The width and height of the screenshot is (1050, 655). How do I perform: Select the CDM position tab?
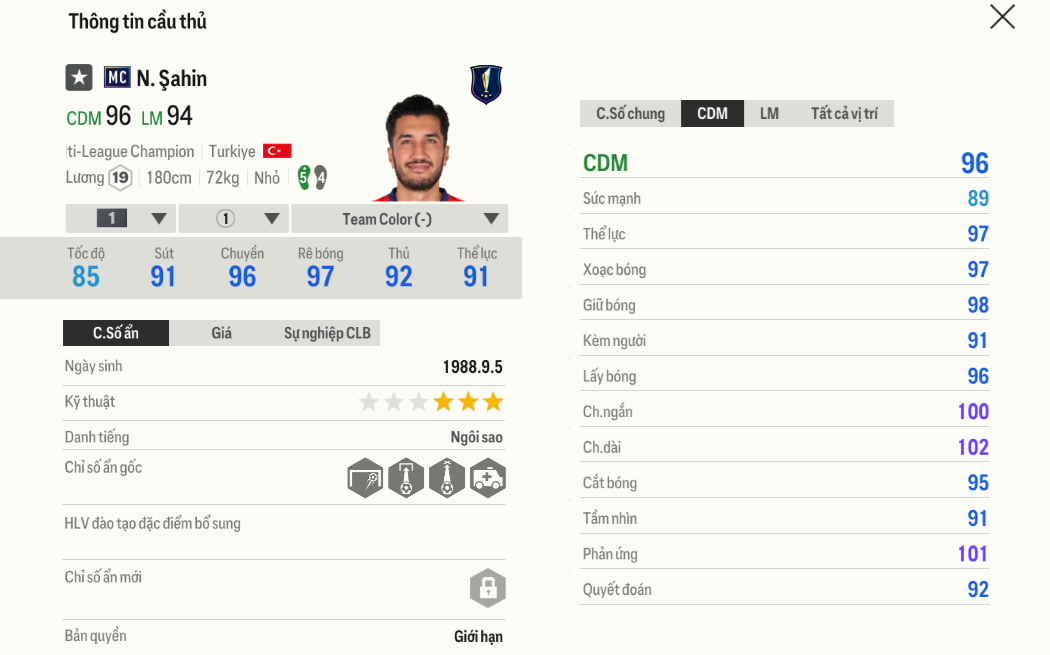(x=712, y=114)
